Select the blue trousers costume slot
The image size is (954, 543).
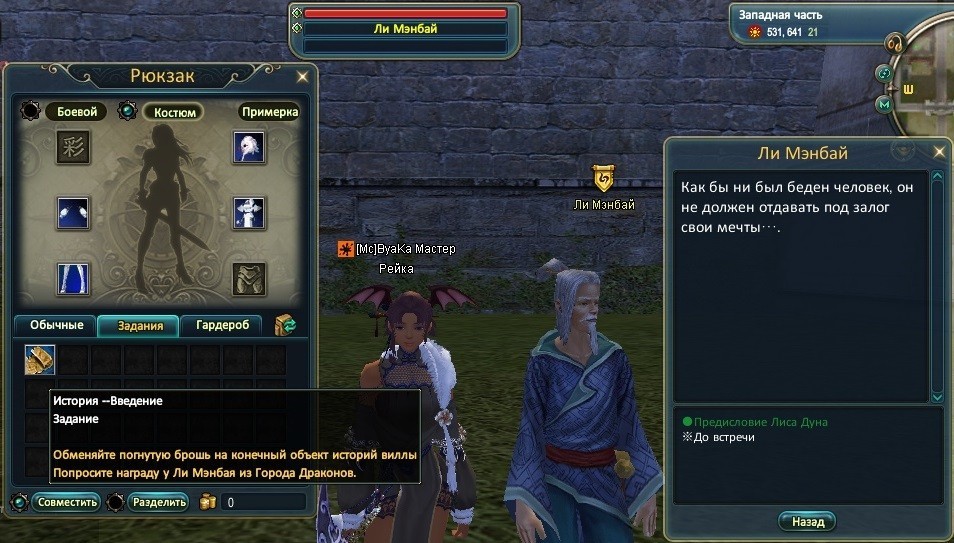click(x=73, y=279)
